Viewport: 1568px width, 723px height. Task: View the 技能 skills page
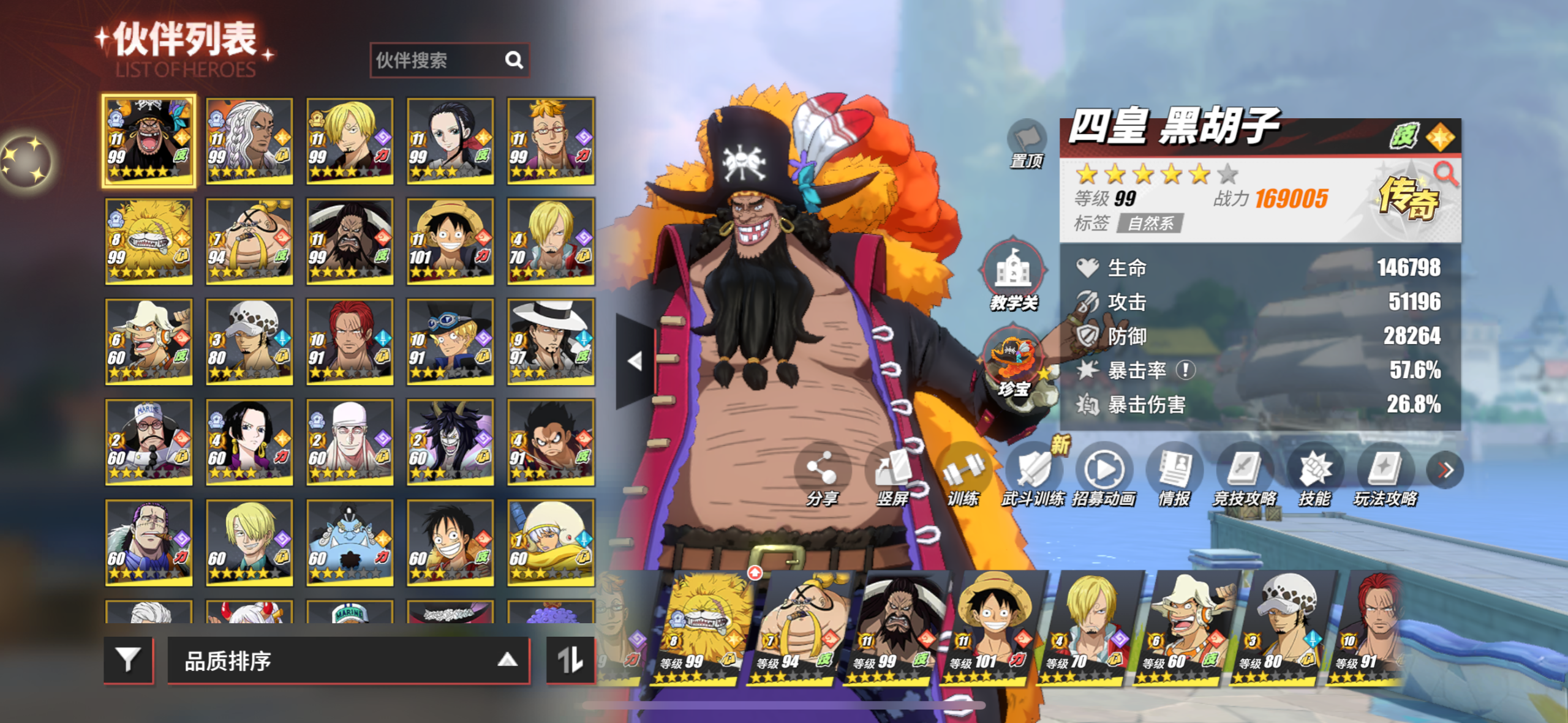(1314, 476)
